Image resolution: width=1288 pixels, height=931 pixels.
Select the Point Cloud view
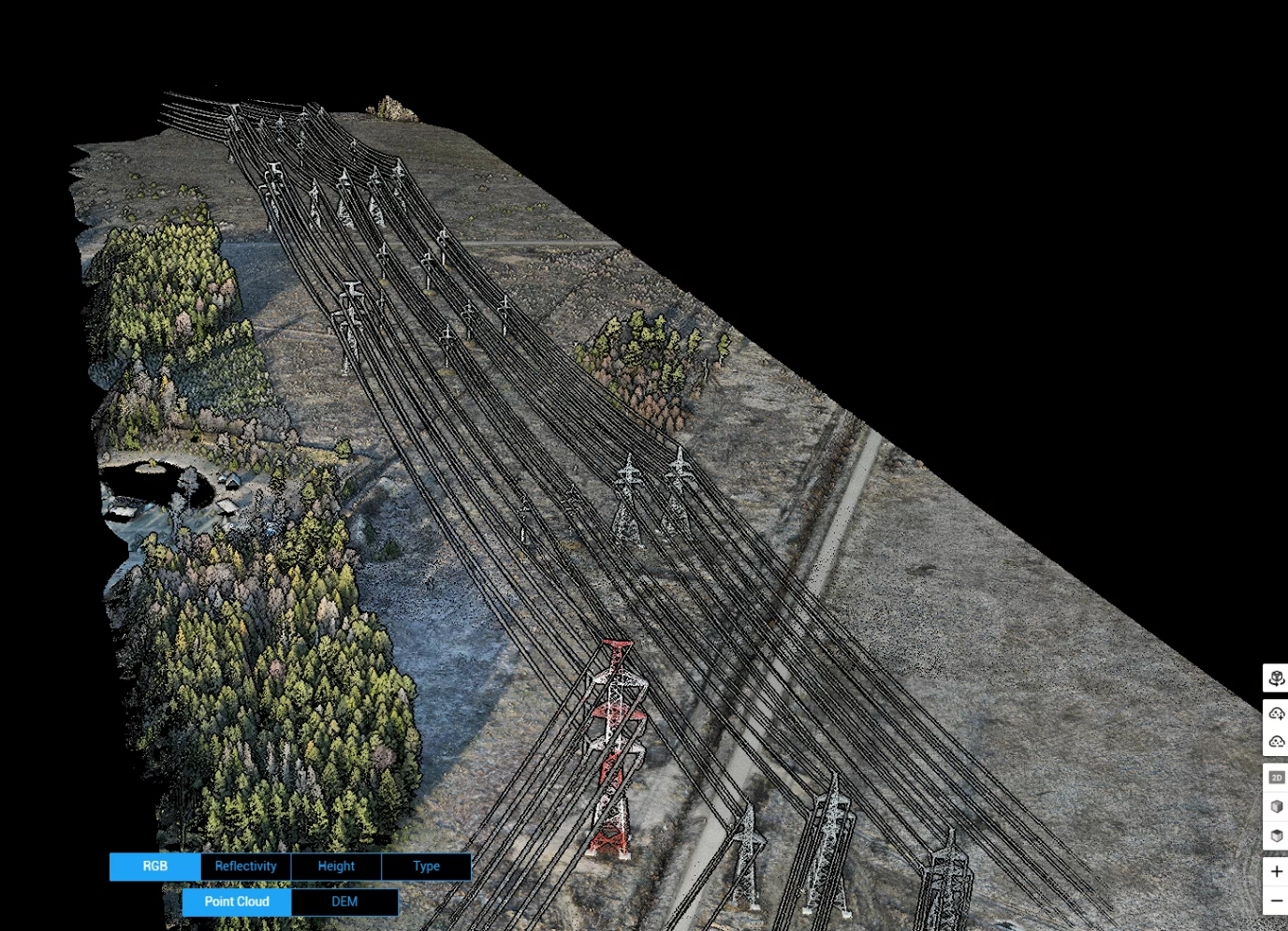coord(237,902)
